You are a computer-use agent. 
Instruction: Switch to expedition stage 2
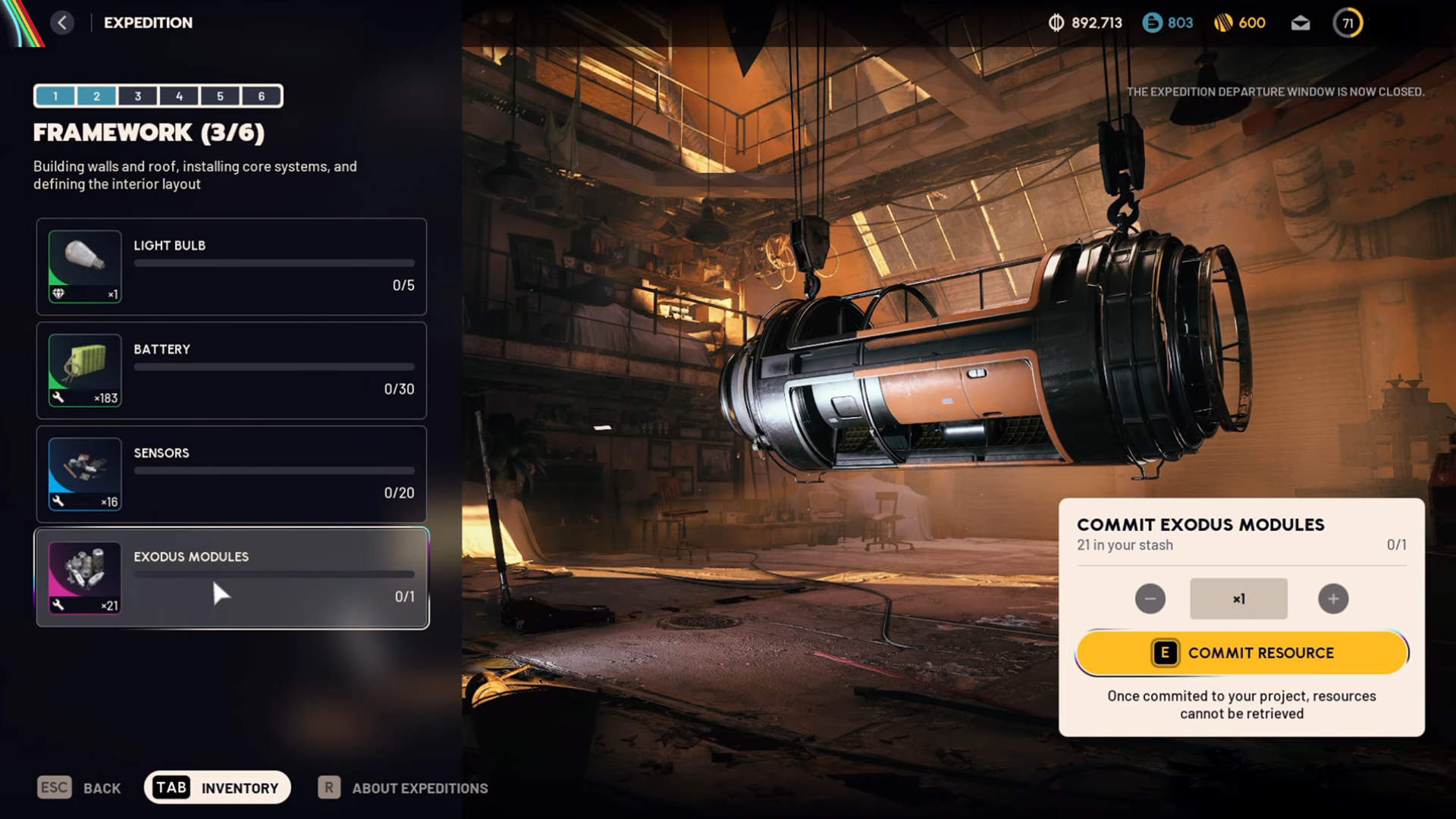pos(96,96)
